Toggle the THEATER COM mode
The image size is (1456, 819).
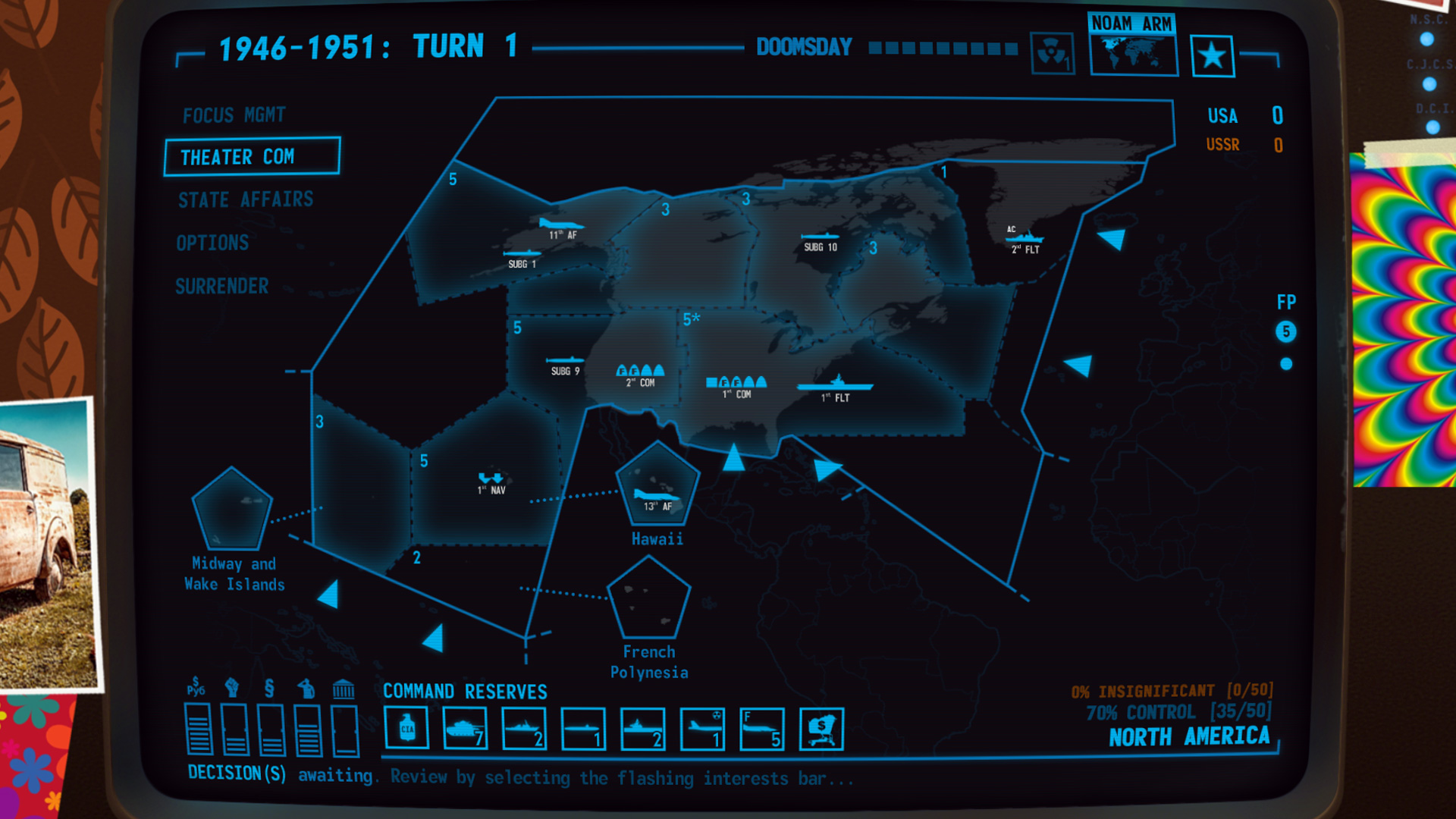252,156
